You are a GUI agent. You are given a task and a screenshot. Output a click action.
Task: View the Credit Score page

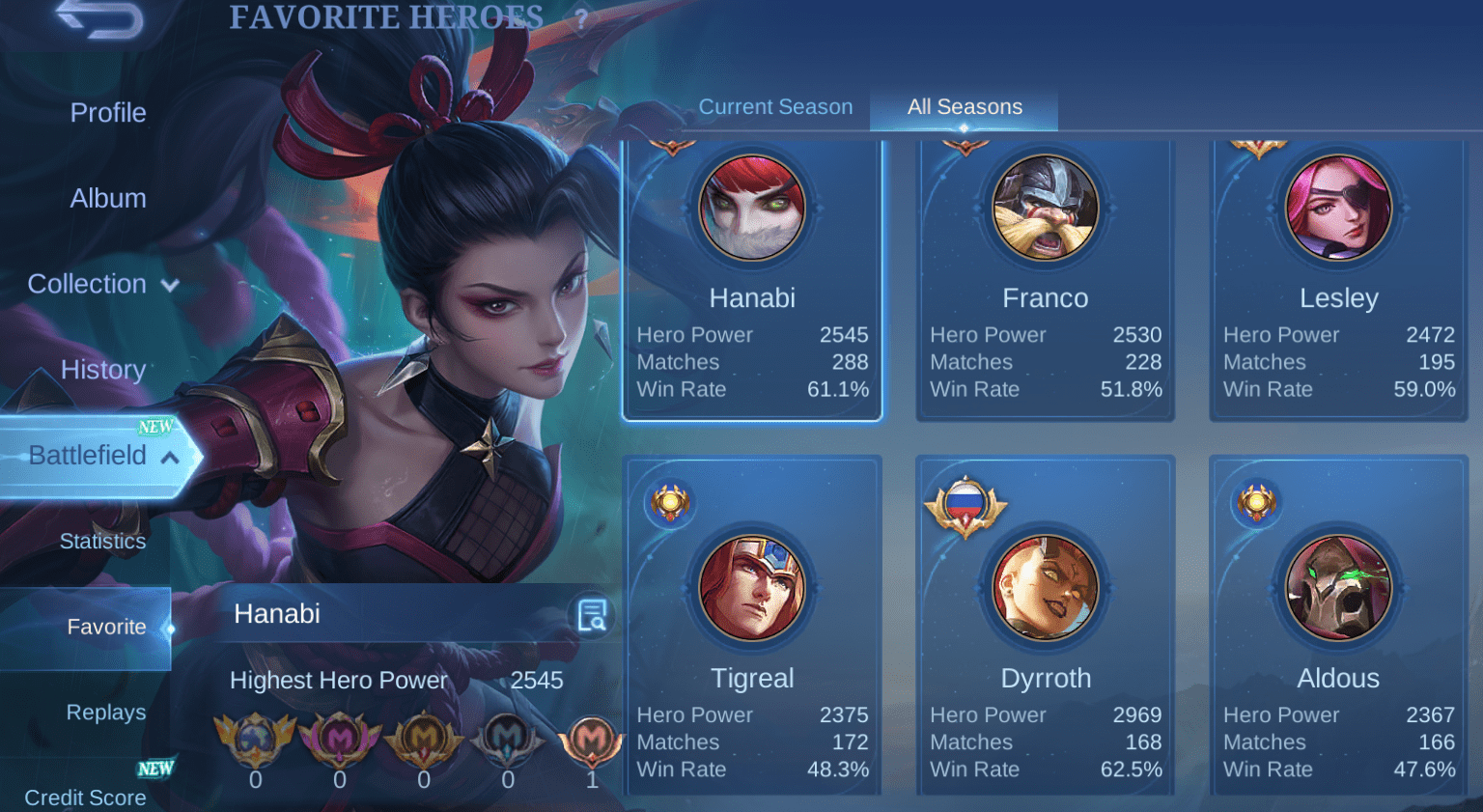(x=85, y=797)
